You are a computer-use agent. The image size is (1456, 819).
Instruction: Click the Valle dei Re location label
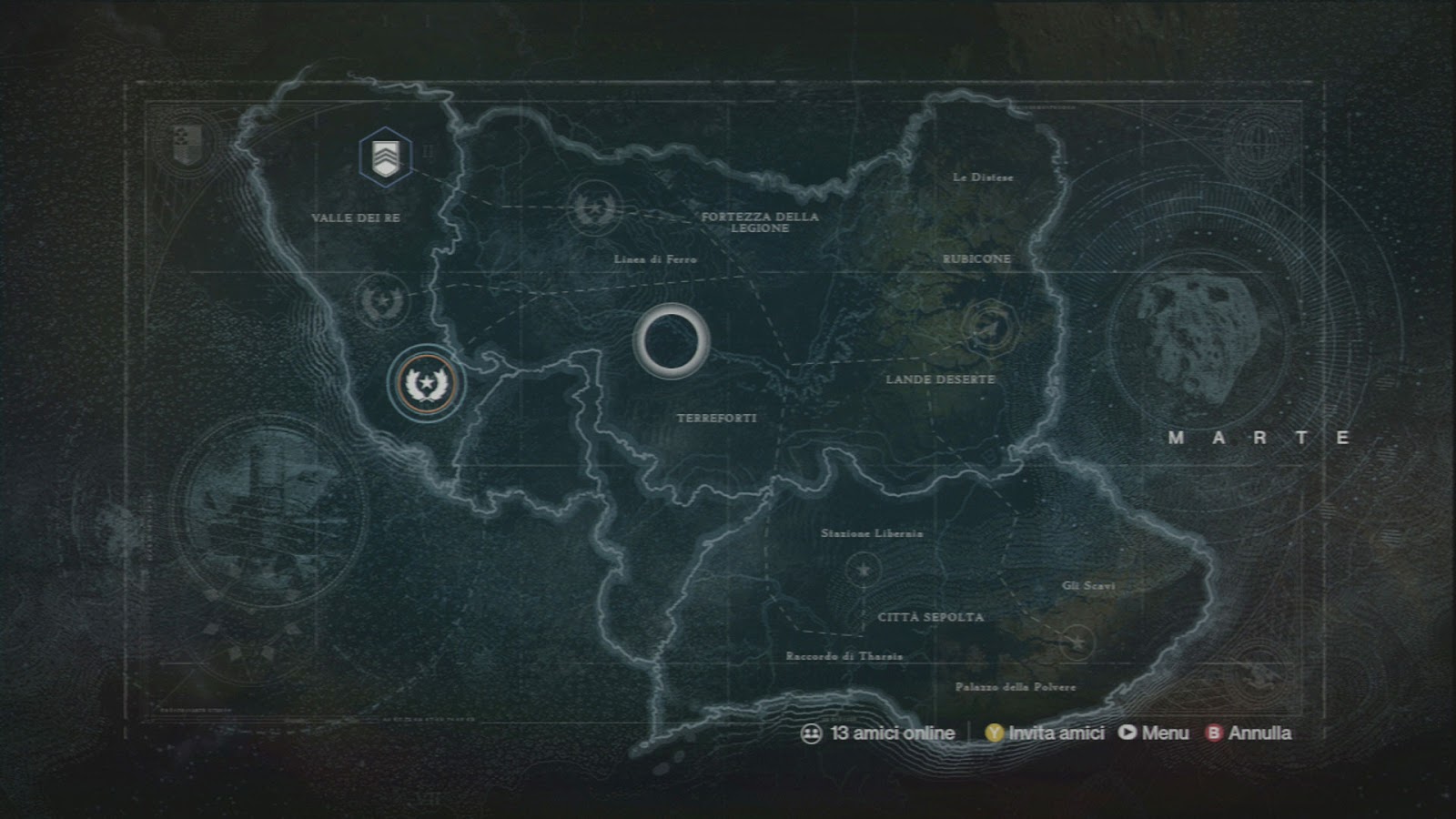pyautogui.click(x=359, y=218)
